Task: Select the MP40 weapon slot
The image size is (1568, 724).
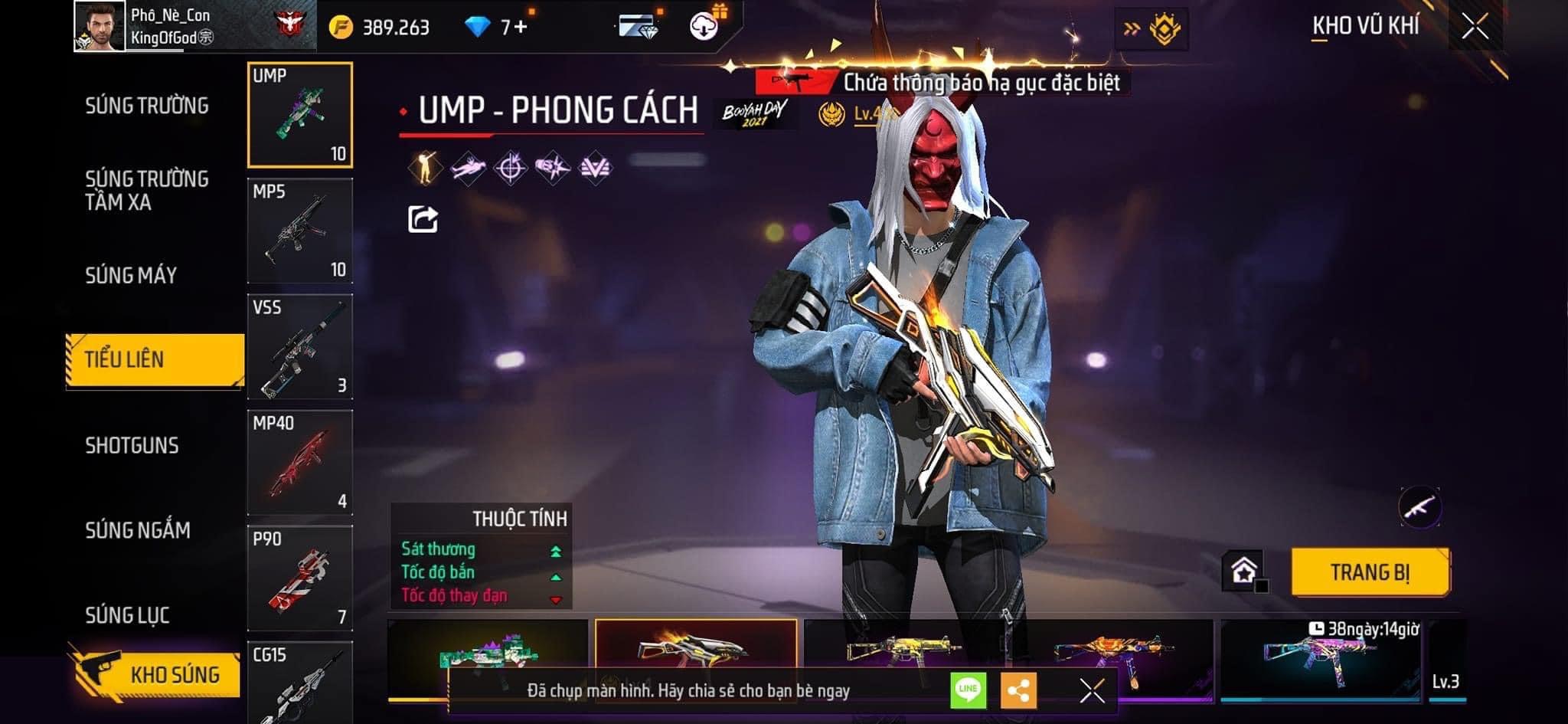Action: [299, 463]
